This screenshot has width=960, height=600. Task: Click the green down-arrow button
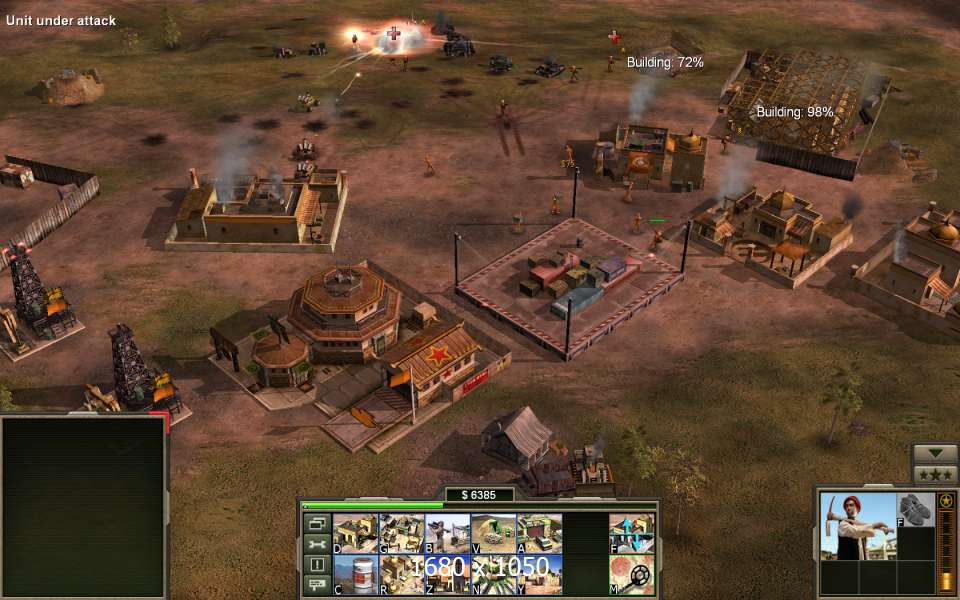[935, 453]
